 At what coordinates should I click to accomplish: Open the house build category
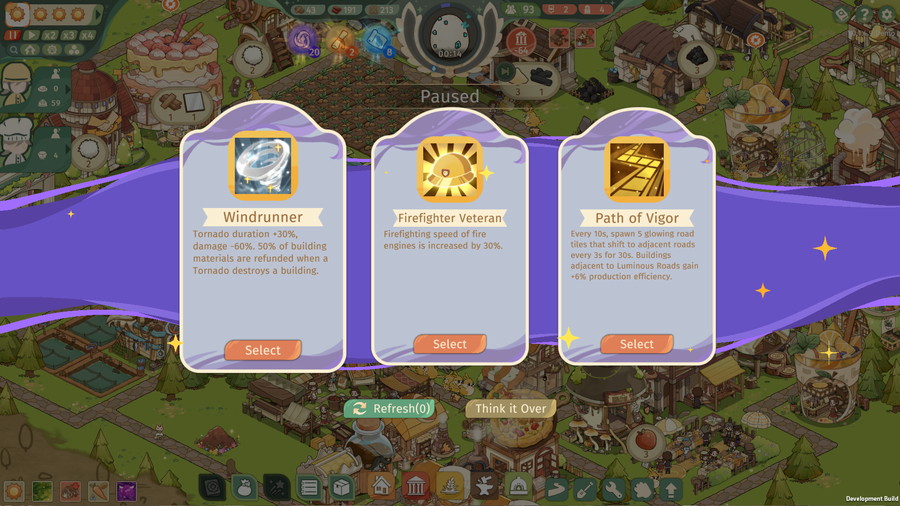point(380,488)
